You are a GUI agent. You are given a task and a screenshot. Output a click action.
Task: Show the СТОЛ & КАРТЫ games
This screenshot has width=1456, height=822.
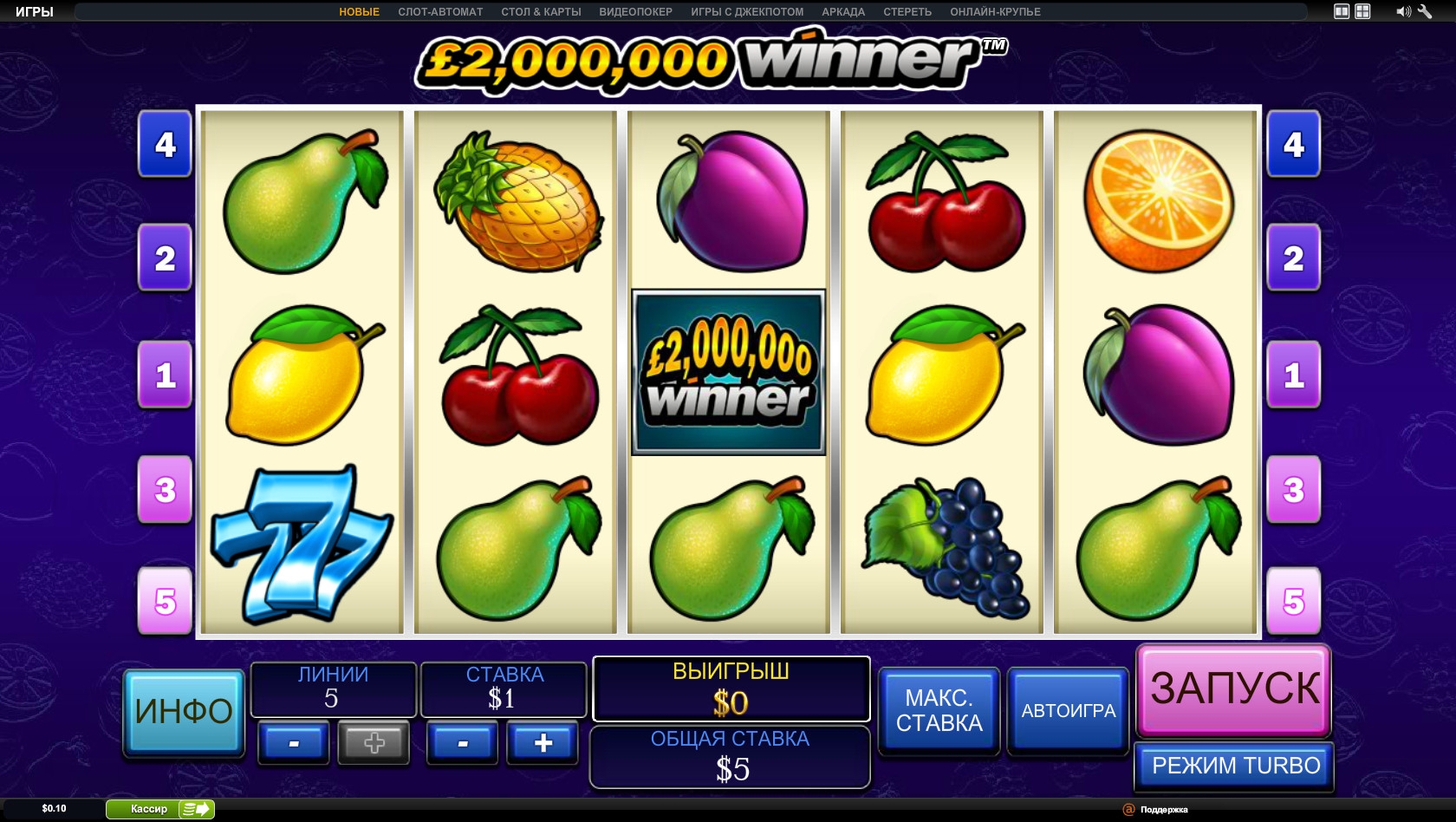(541, 12)
